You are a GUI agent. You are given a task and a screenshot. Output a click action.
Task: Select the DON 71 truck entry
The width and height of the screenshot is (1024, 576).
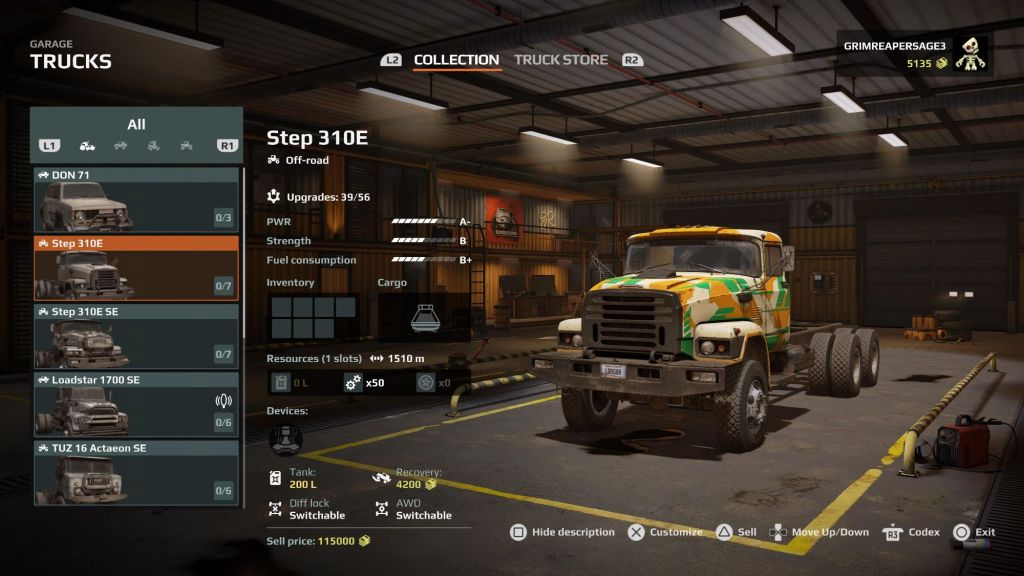[136, 199]
